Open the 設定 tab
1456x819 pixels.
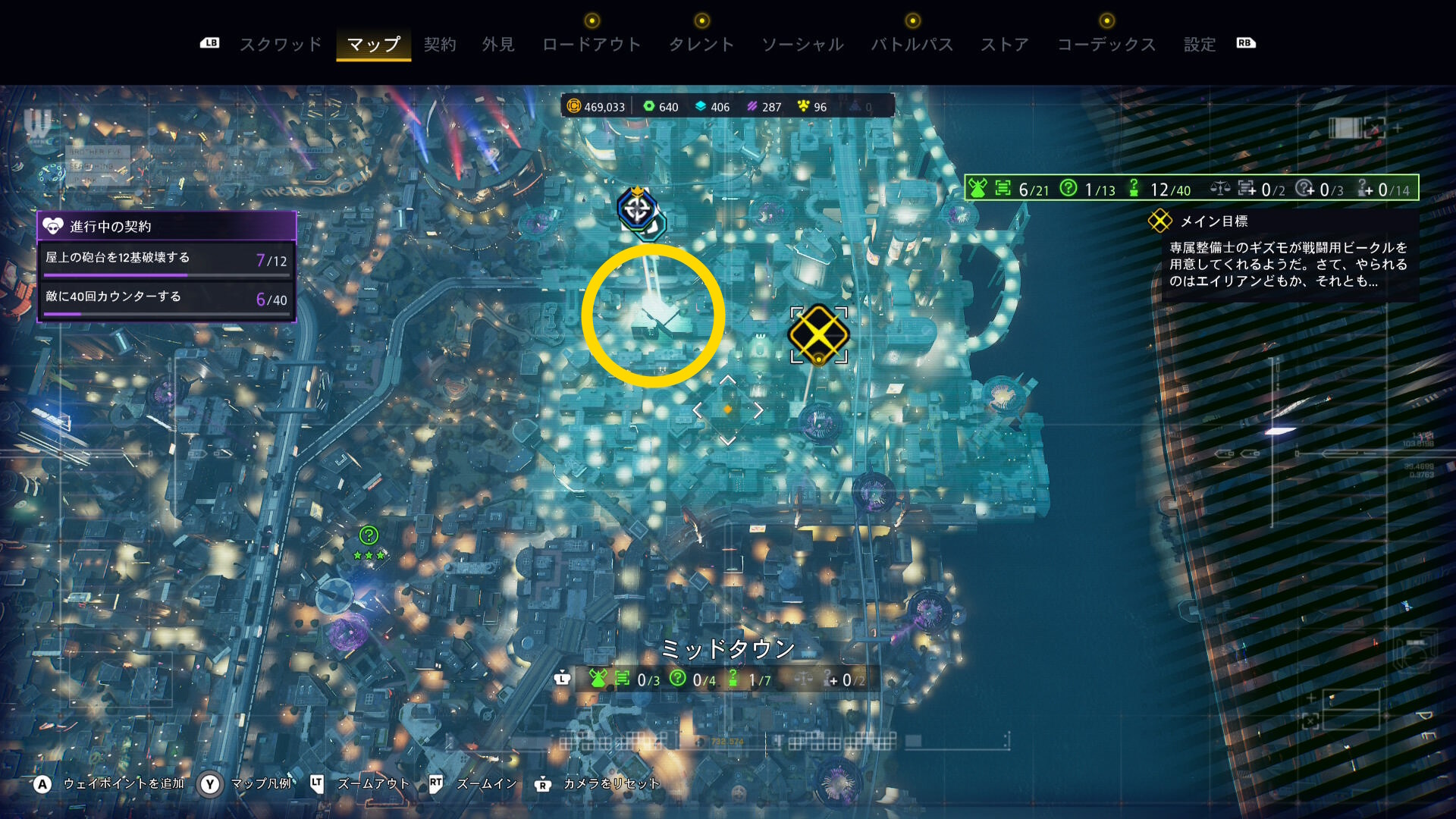(x=1200, y=45)
